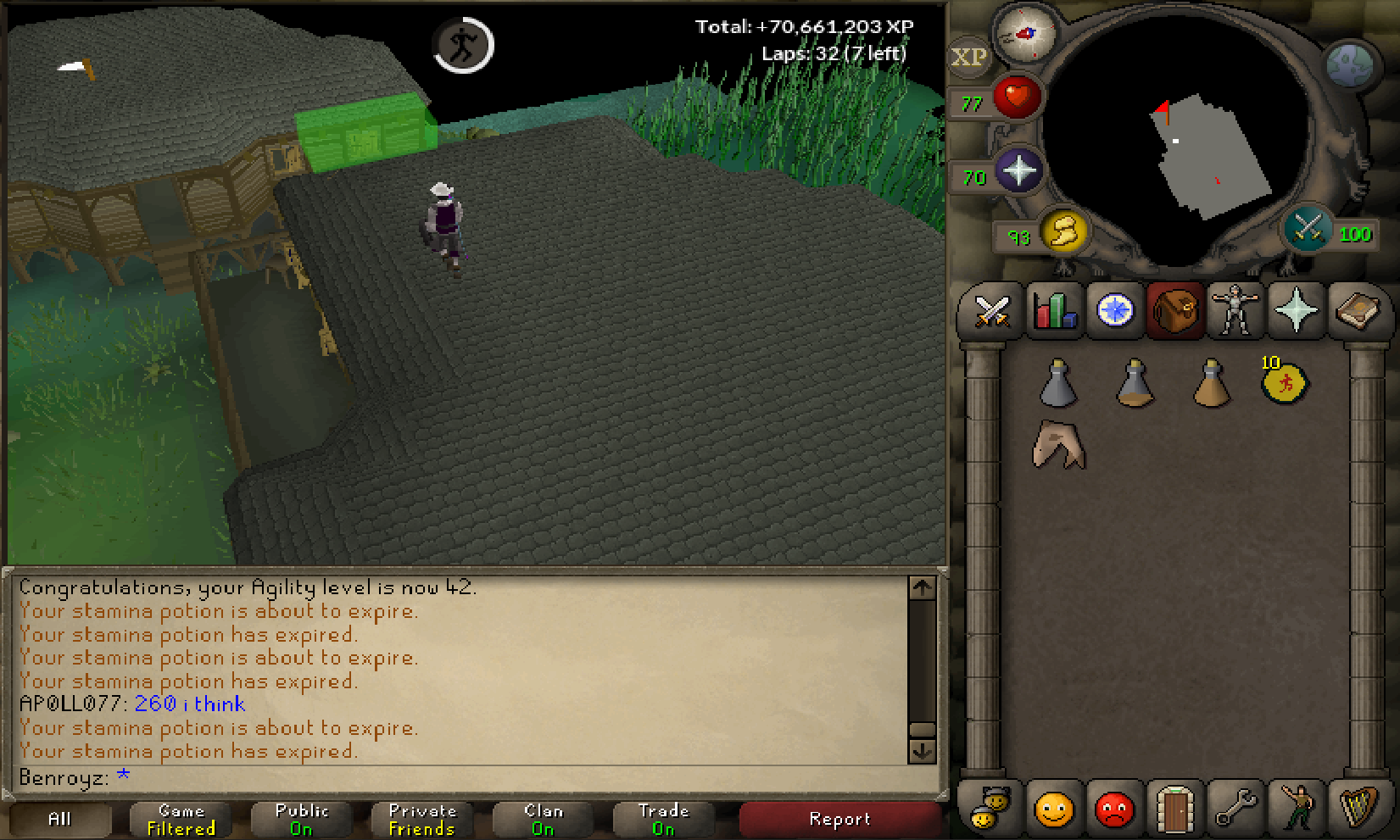Click the red Report button

click(x=839, y=820)
